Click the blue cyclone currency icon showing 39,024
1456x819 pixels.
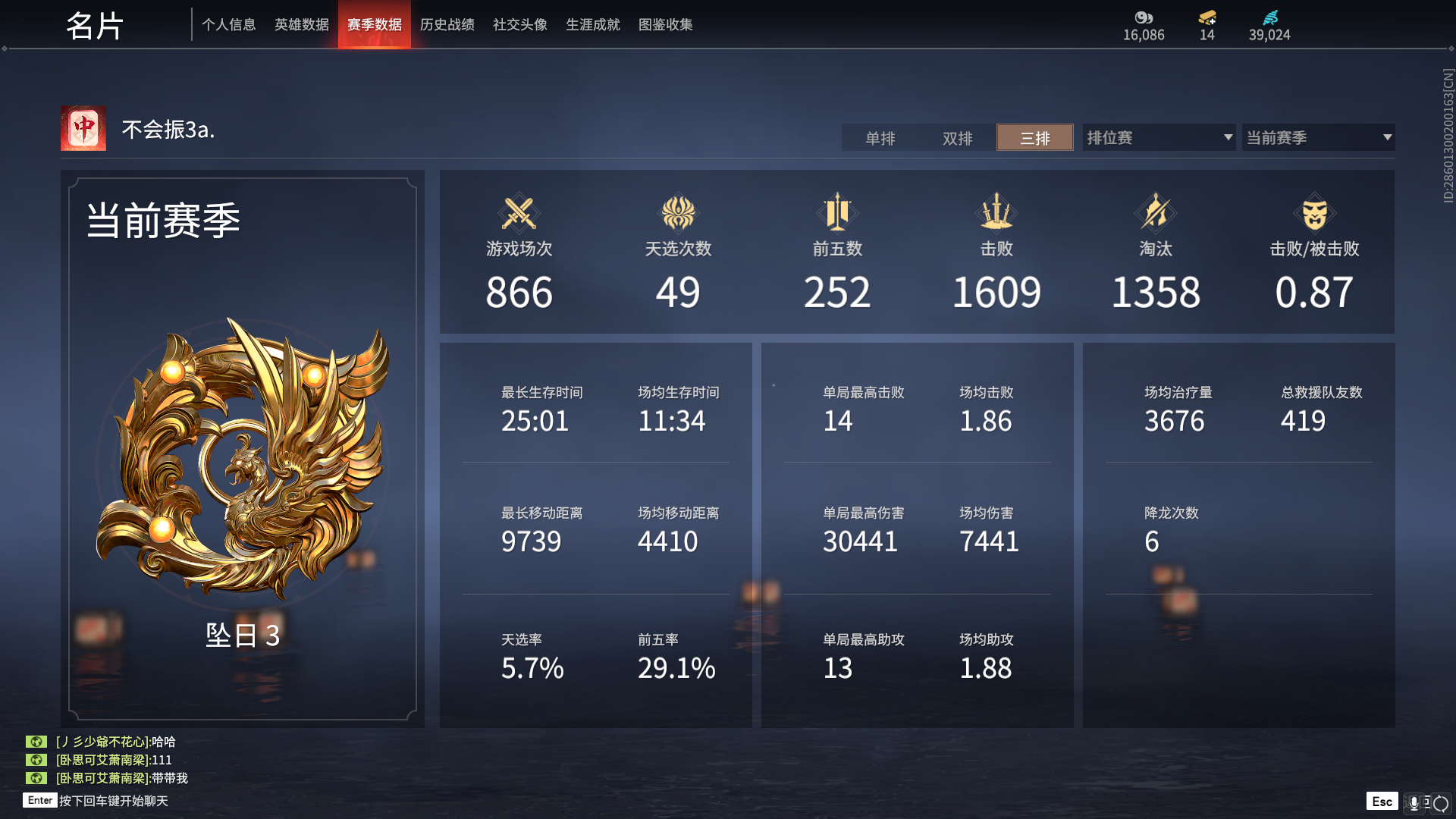coord(1269,17)
